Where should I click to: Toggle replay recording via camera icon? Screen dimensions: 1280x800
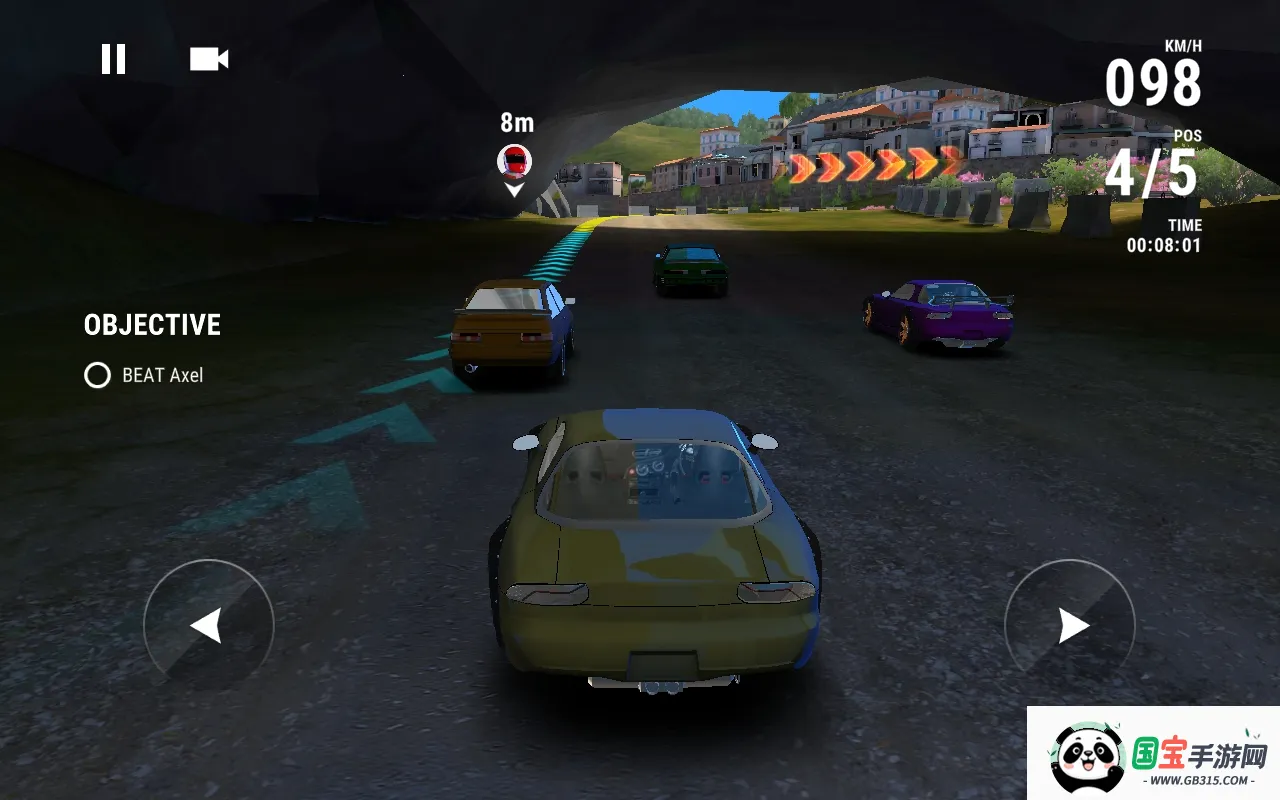click(x=207, y=58)
